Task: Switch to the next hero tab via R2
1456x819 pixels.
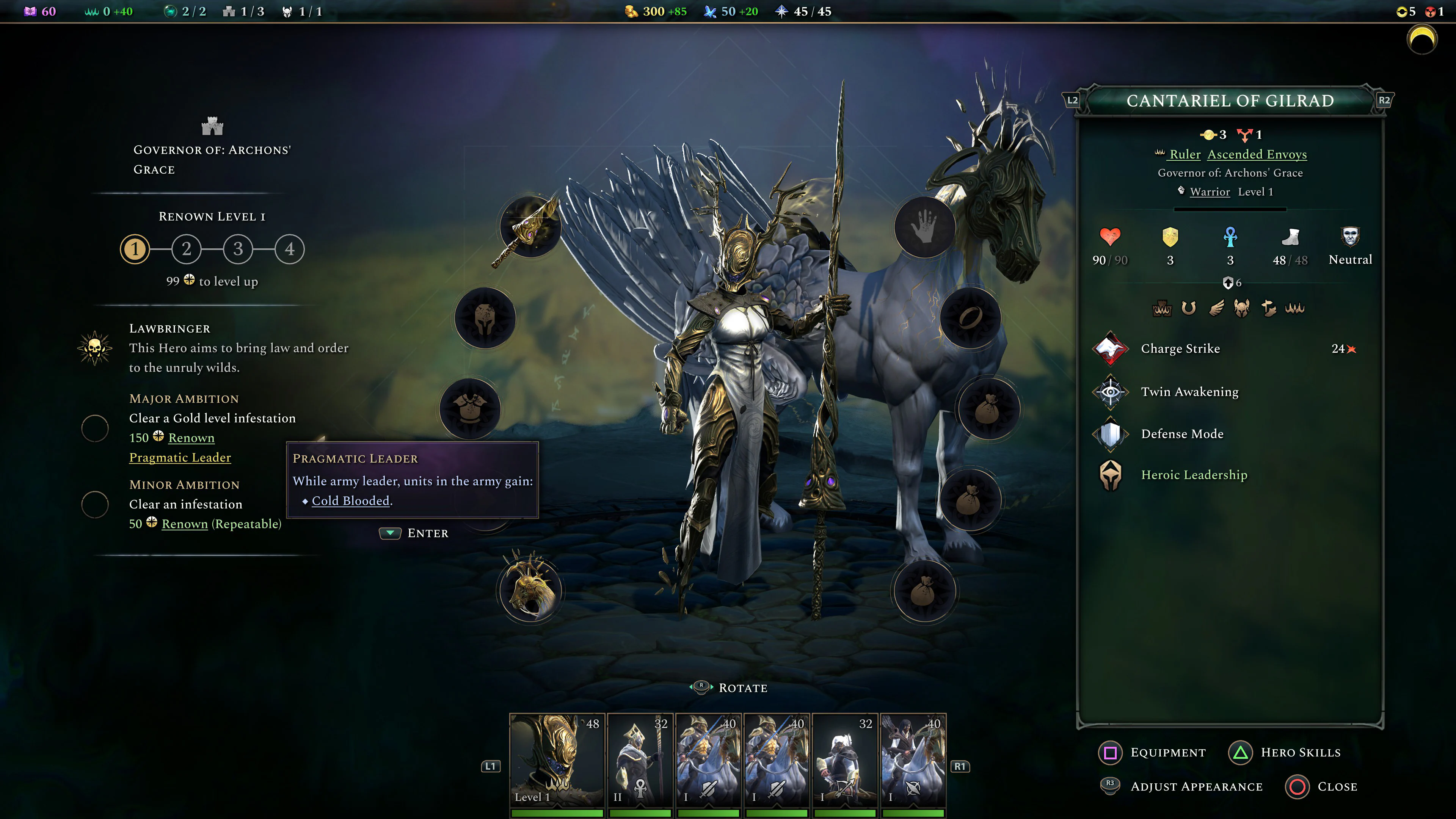Action: (x=1386, y=99)
